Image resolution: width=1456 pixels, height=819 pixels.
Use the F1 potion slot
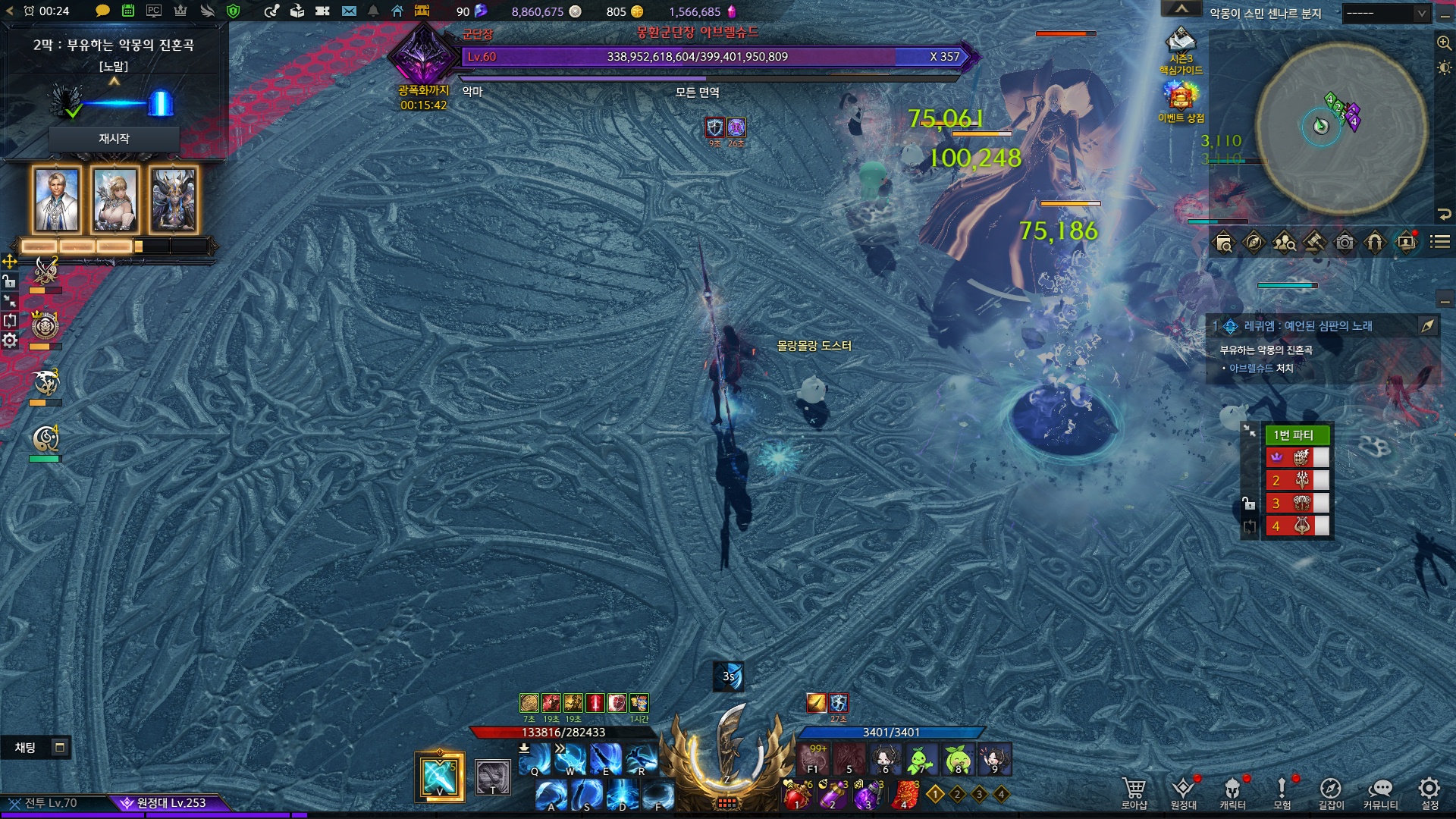pyautogui.click(x=813, y=758)
